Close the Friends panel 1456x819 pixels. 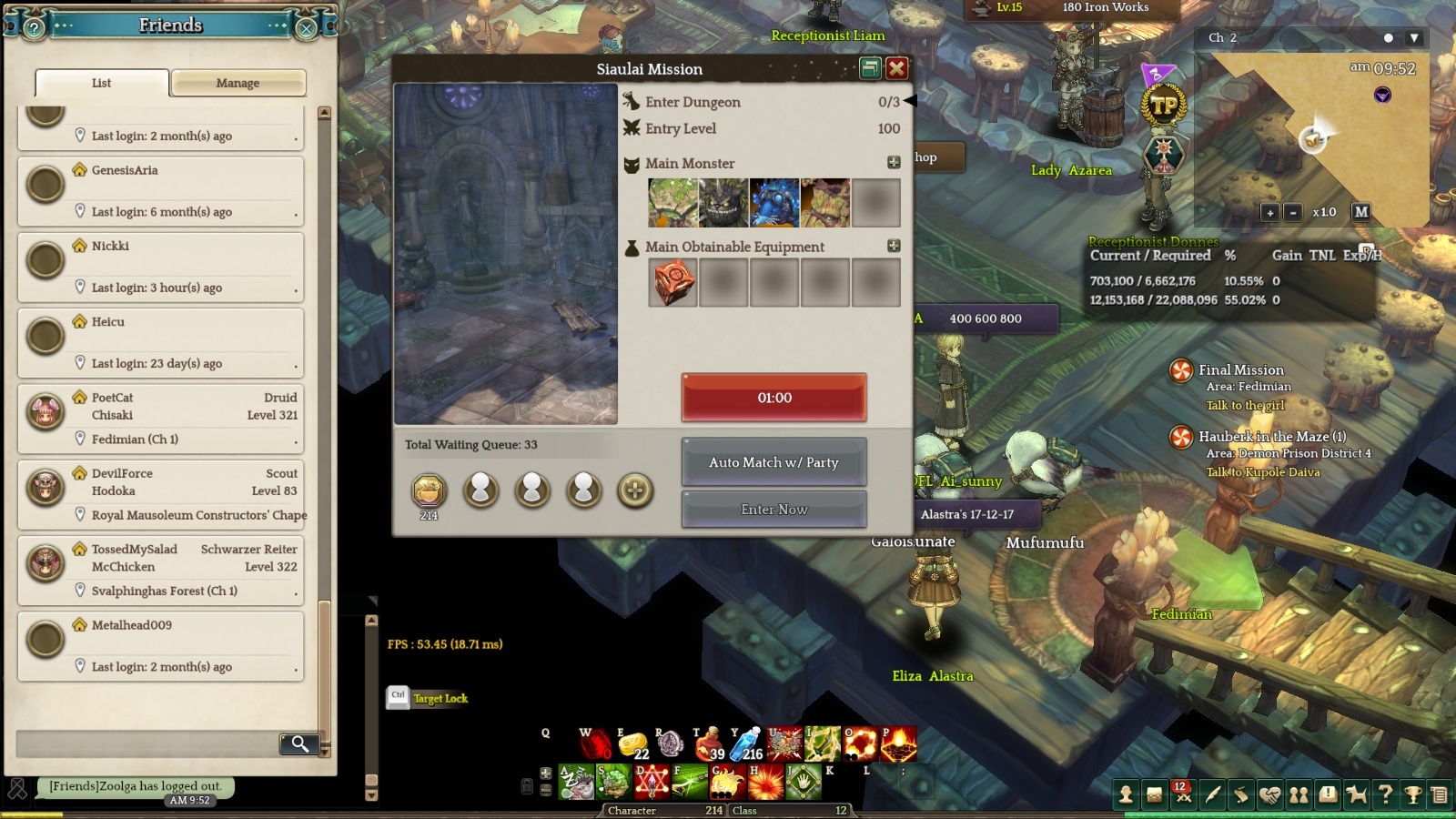coord(307,28)
